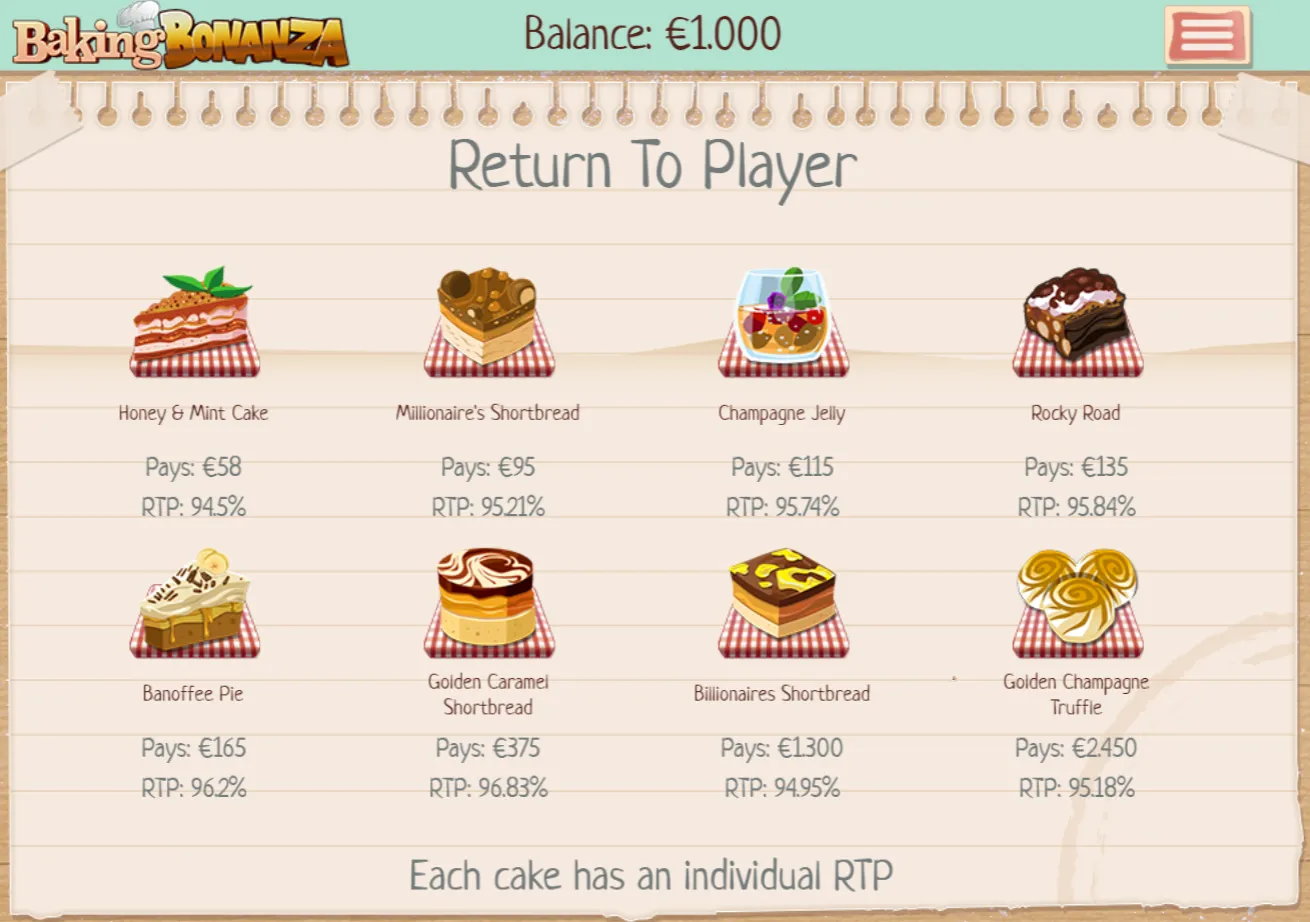Viewport: 1310px width, 922px height.
Task: Select the Golden Champagne Truffle
Action: [1077, 600]
